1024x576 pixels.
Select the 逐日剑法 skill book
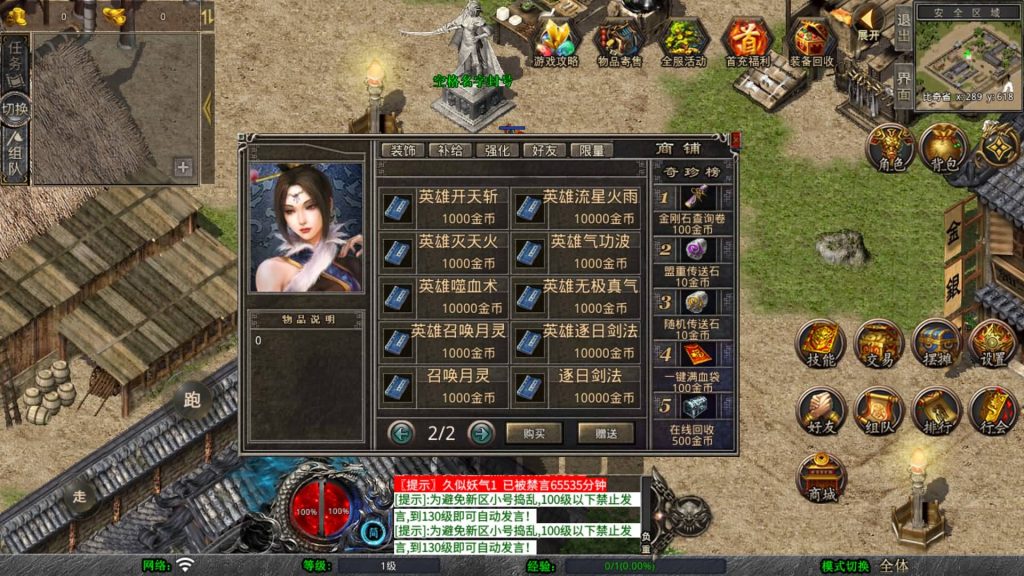coord(575,387)
